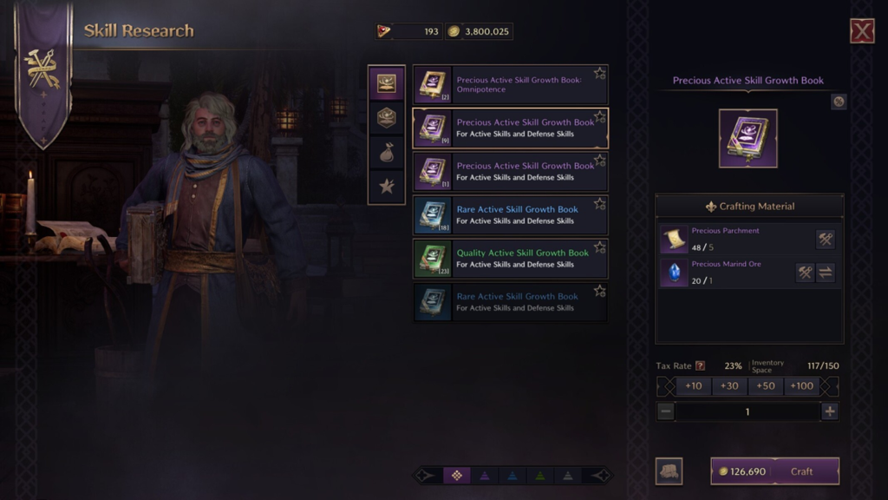Close the Skill Research window

[862, 31]
